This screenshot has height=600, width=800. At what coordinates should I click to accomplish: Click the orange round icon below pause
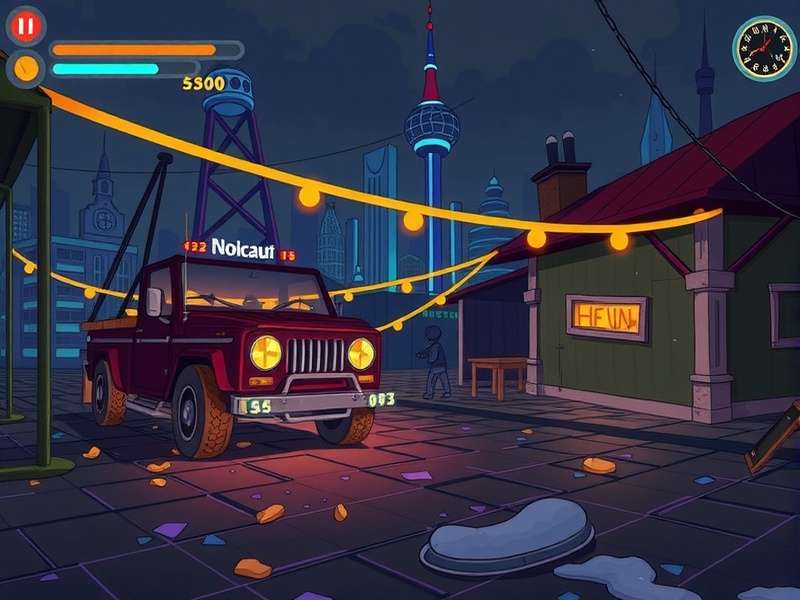point(26,68)
